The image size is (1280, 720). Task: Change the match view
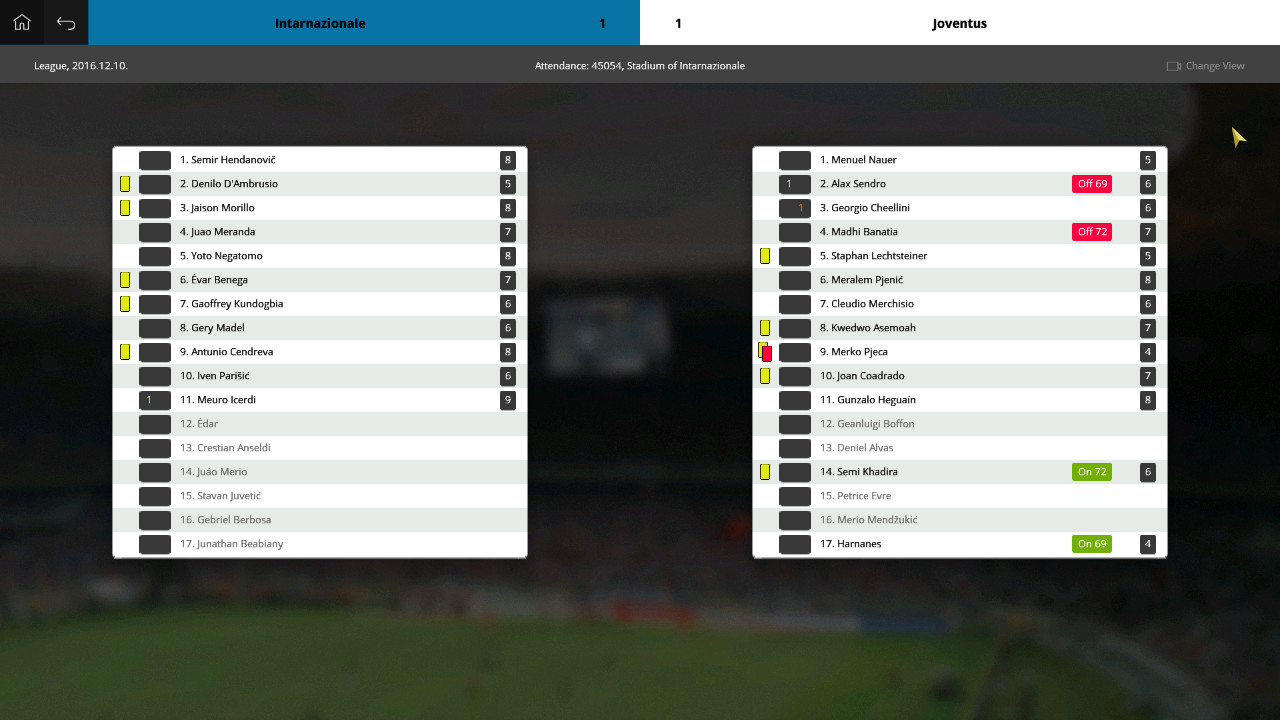pyautogui.click(x=1206, y=66)
